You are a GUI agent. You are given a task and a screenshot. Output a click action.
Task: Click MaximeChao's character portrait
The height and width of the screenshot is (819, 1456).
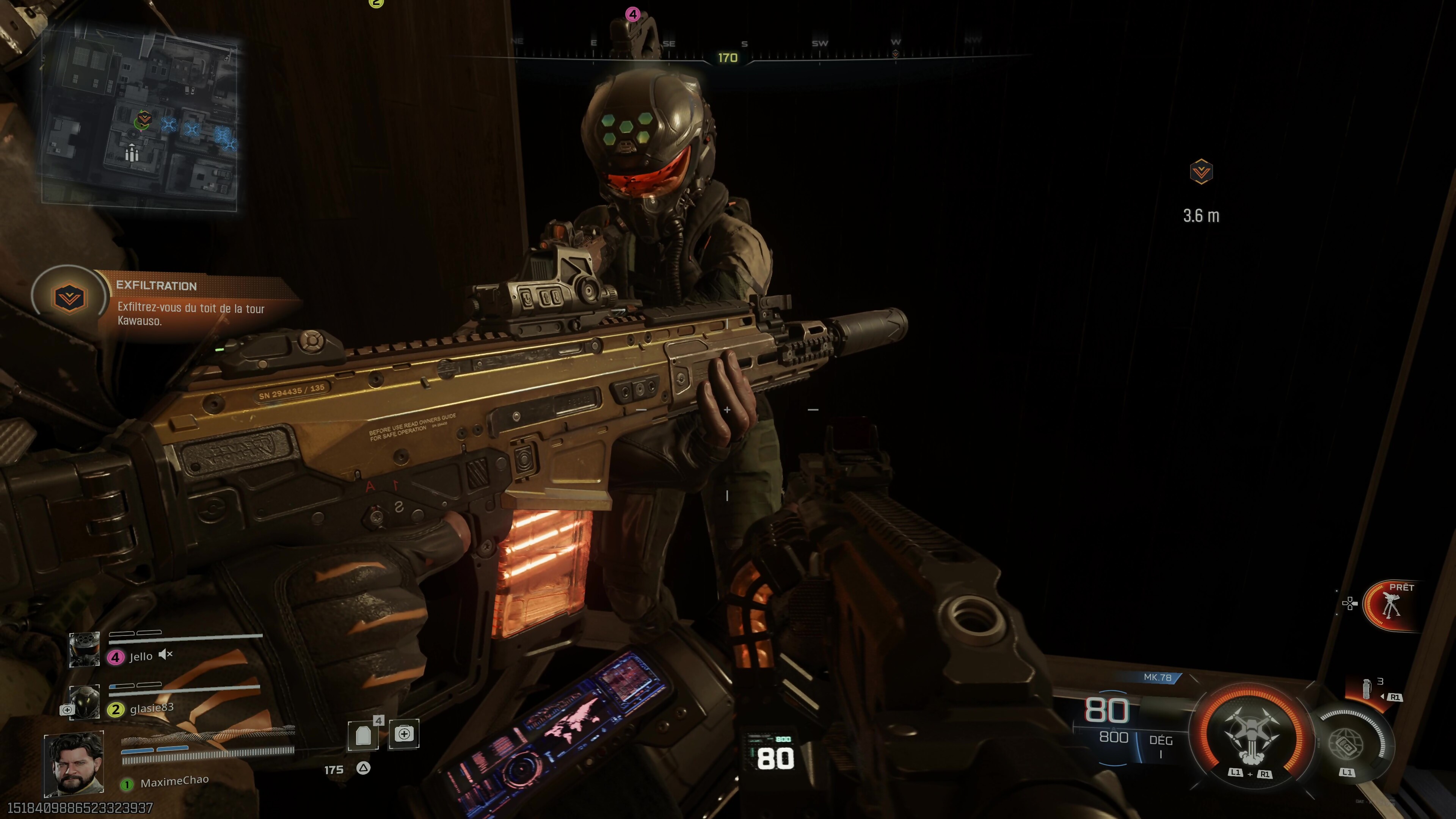pyautogui.click(x=74, y=763)
